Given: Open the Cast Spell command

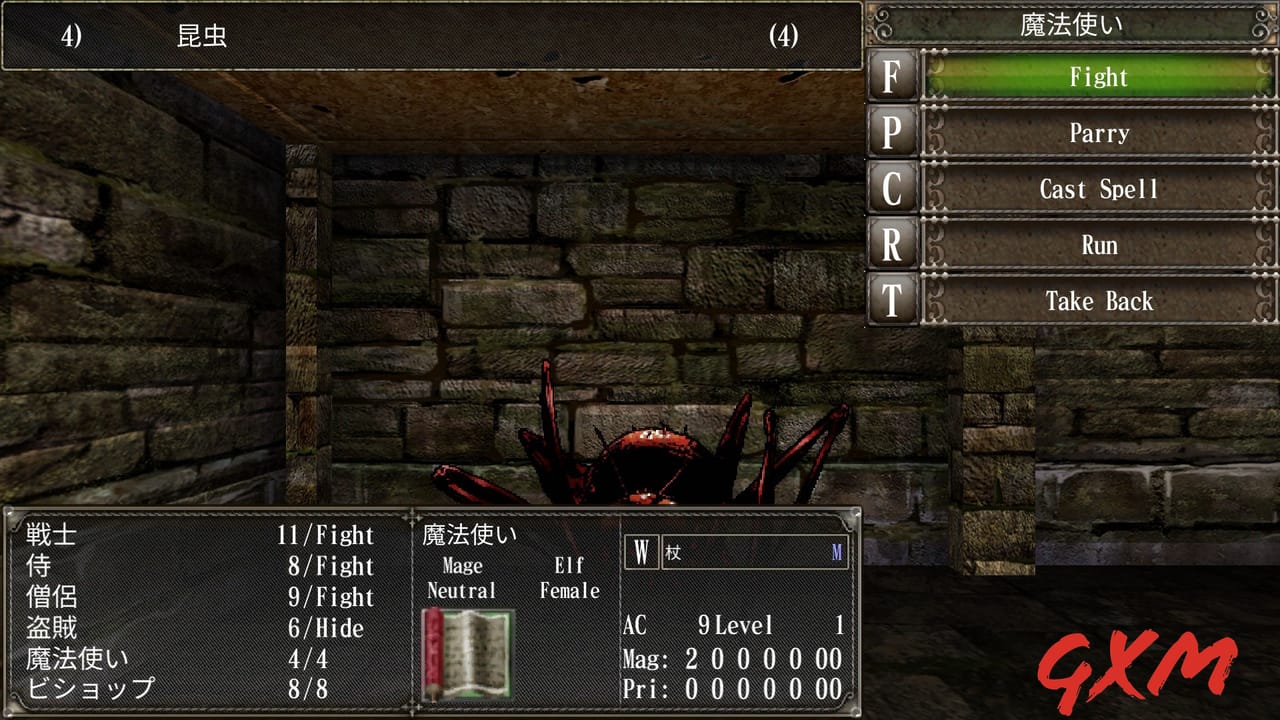Looking at the screenshot, I should [1098, 189].
